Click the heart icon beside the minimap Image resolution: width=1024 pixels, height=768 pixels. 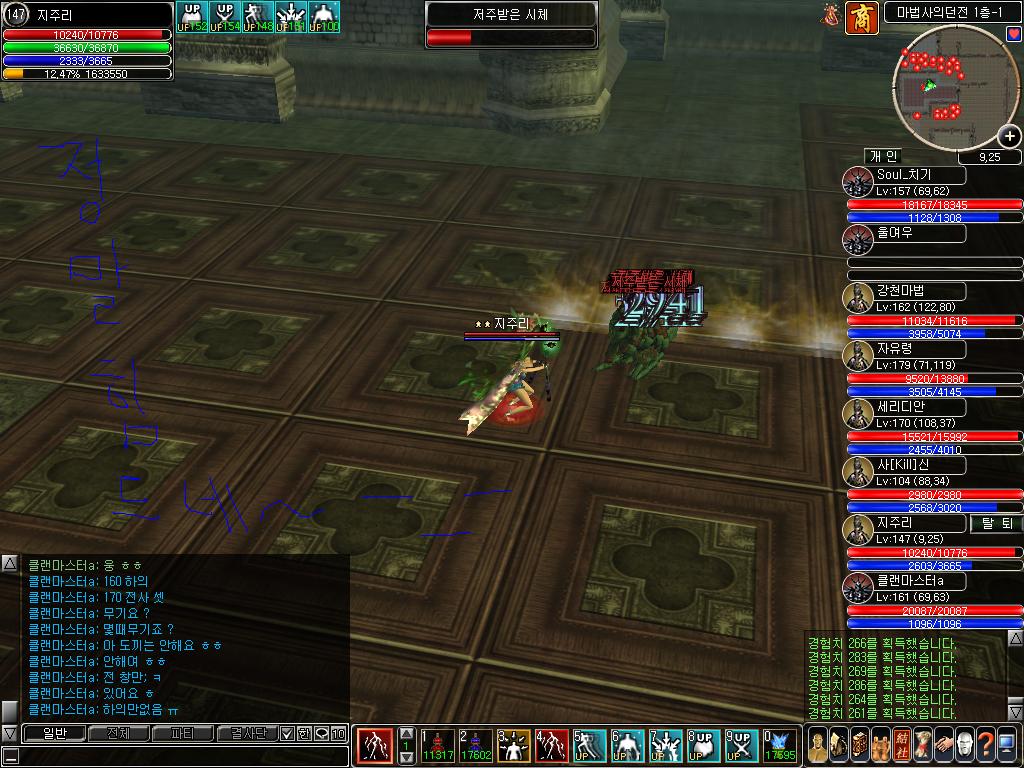1014,34
